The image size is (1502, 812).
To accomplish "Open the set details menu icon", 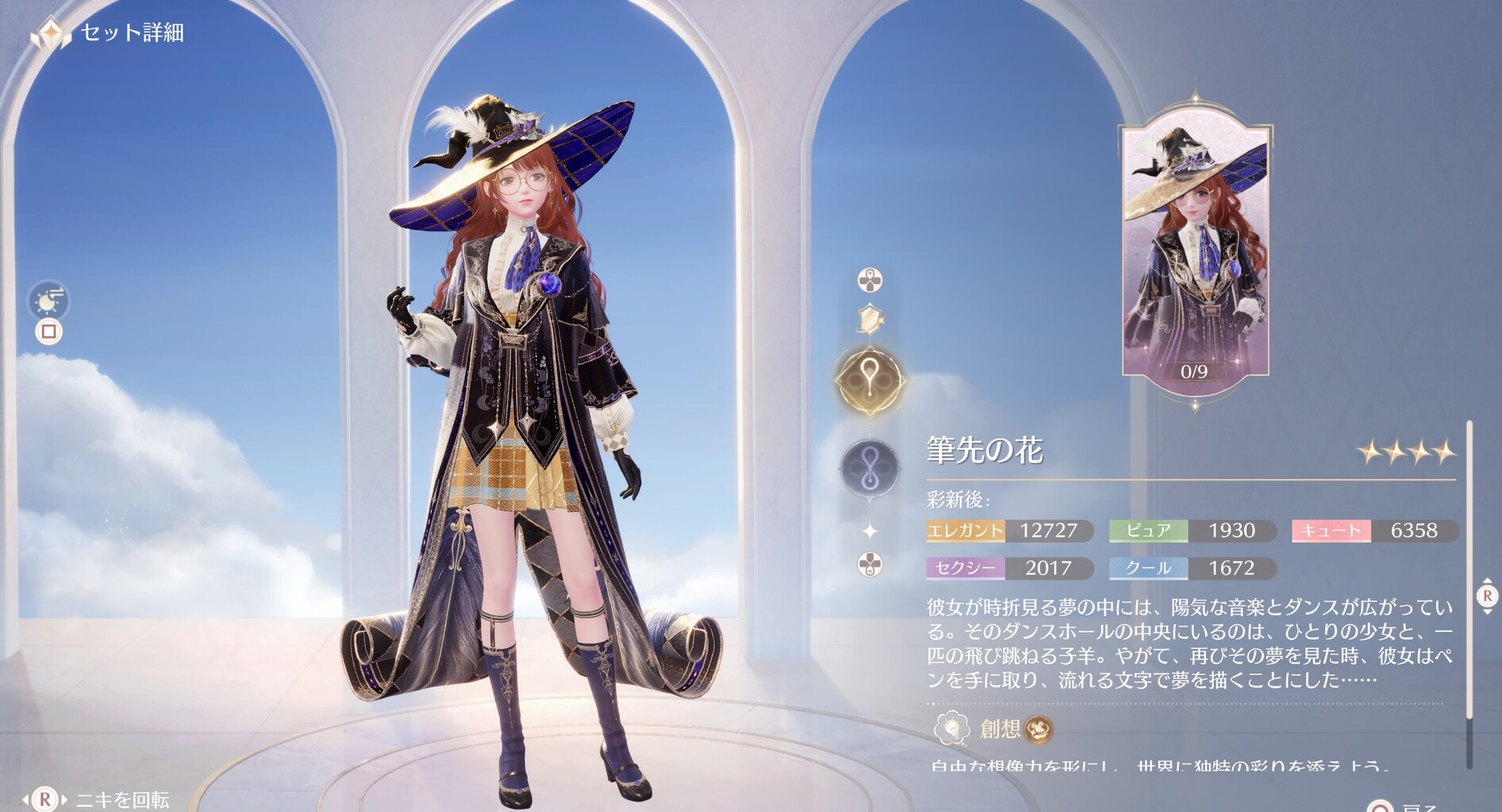I will pyautogui.click(x=50, y=33).
